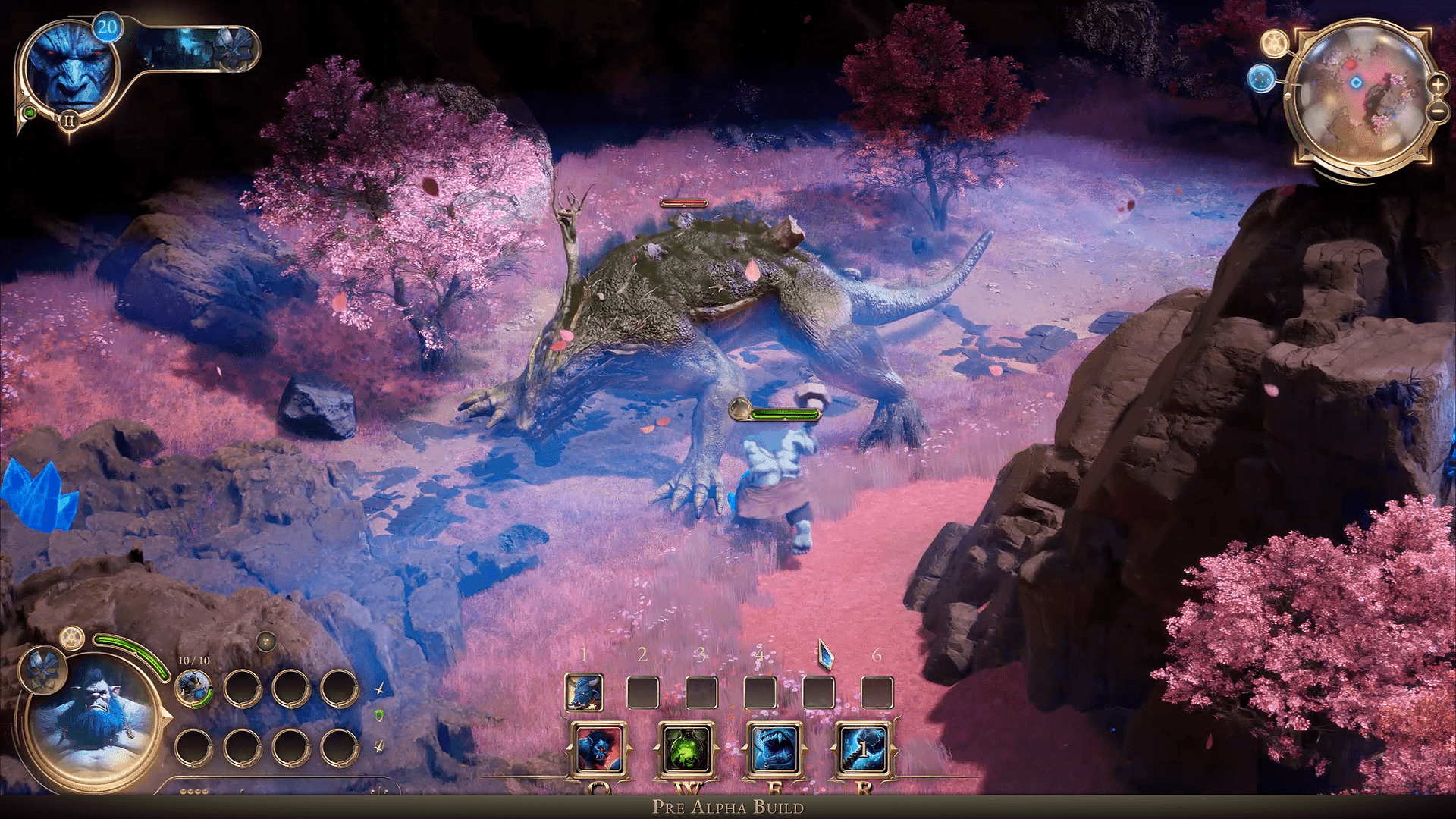Click the blue orb beside the minimap

click(1262, 79)
